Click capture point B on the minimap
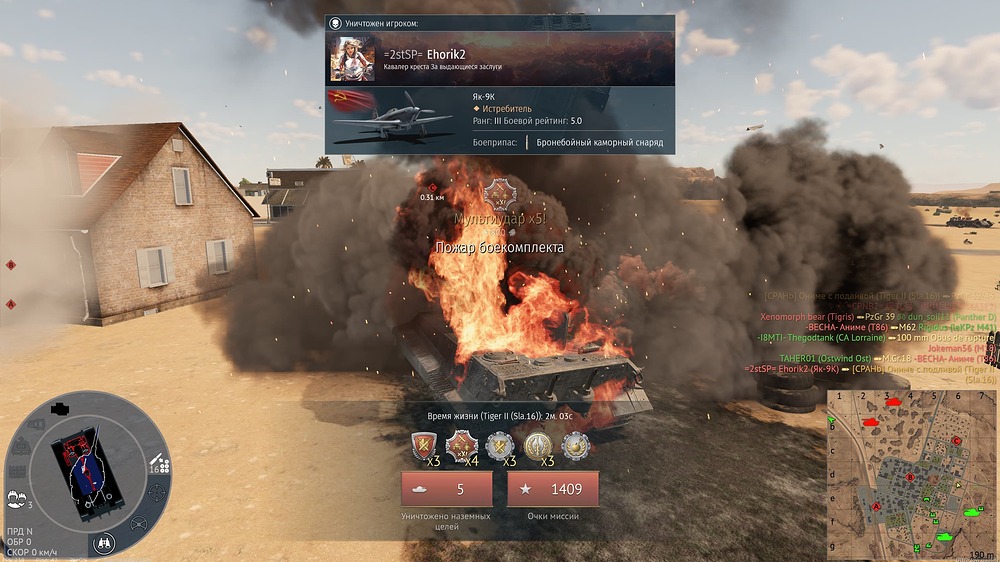The height and width of the screenshot is (562, 1000). (909, 478)
